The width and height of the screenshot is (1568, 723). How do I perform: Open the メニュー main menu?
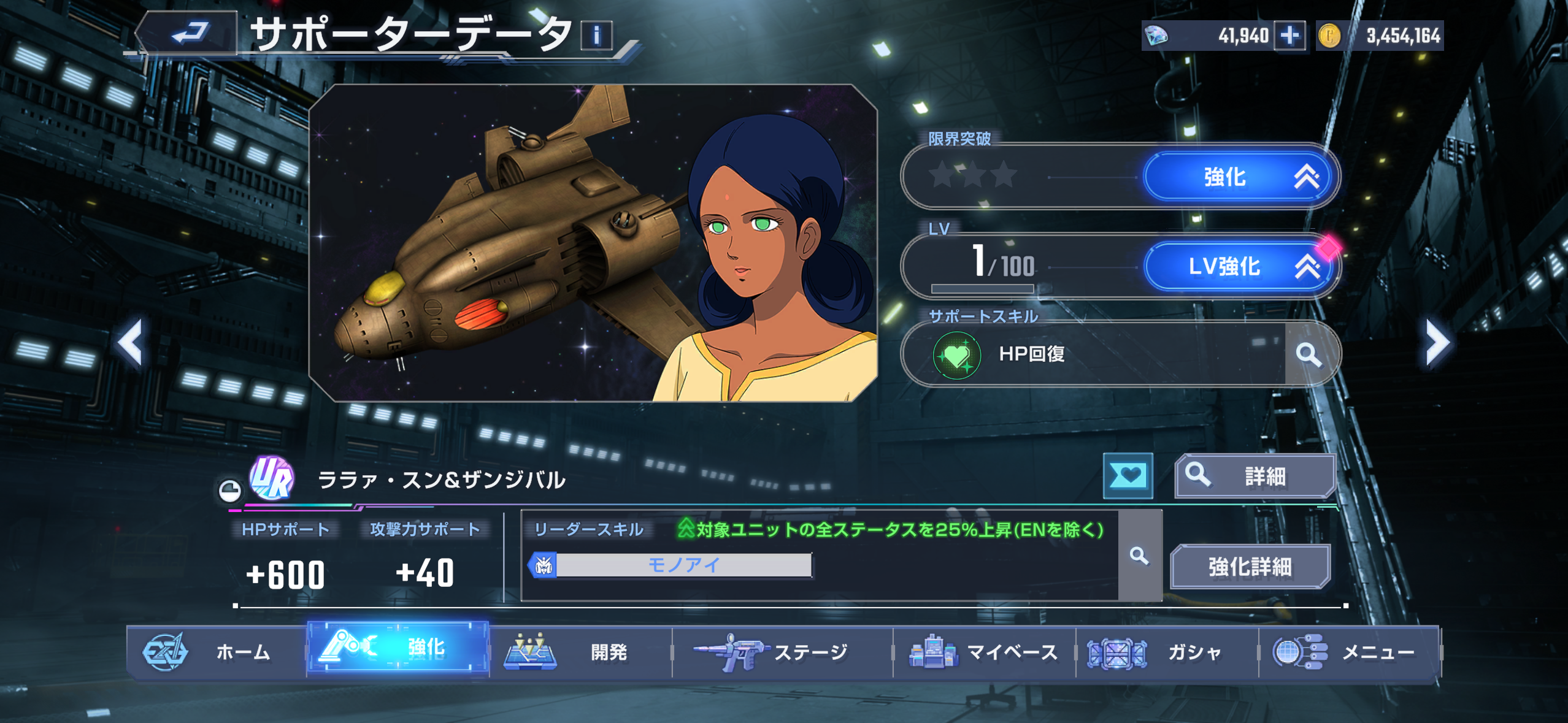point(1348,652)
